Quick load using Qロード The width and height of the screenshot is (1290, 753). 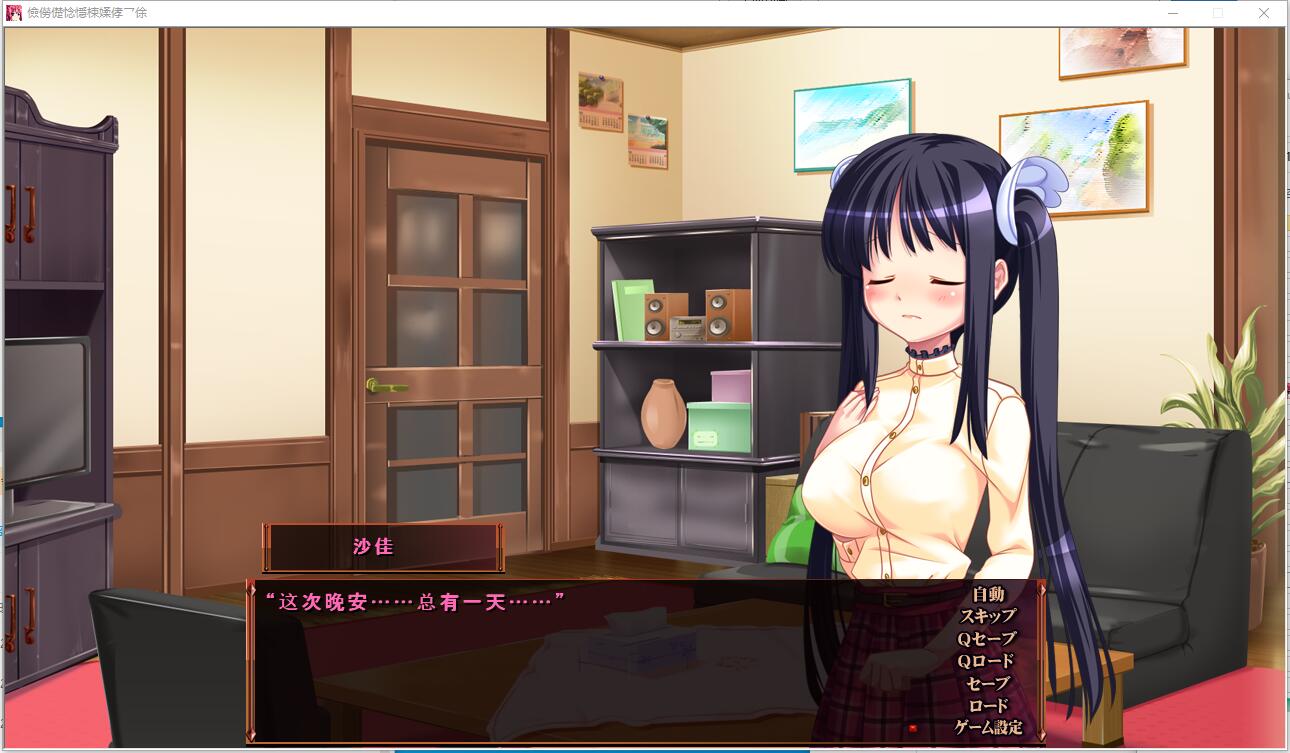tap(986, 661)
